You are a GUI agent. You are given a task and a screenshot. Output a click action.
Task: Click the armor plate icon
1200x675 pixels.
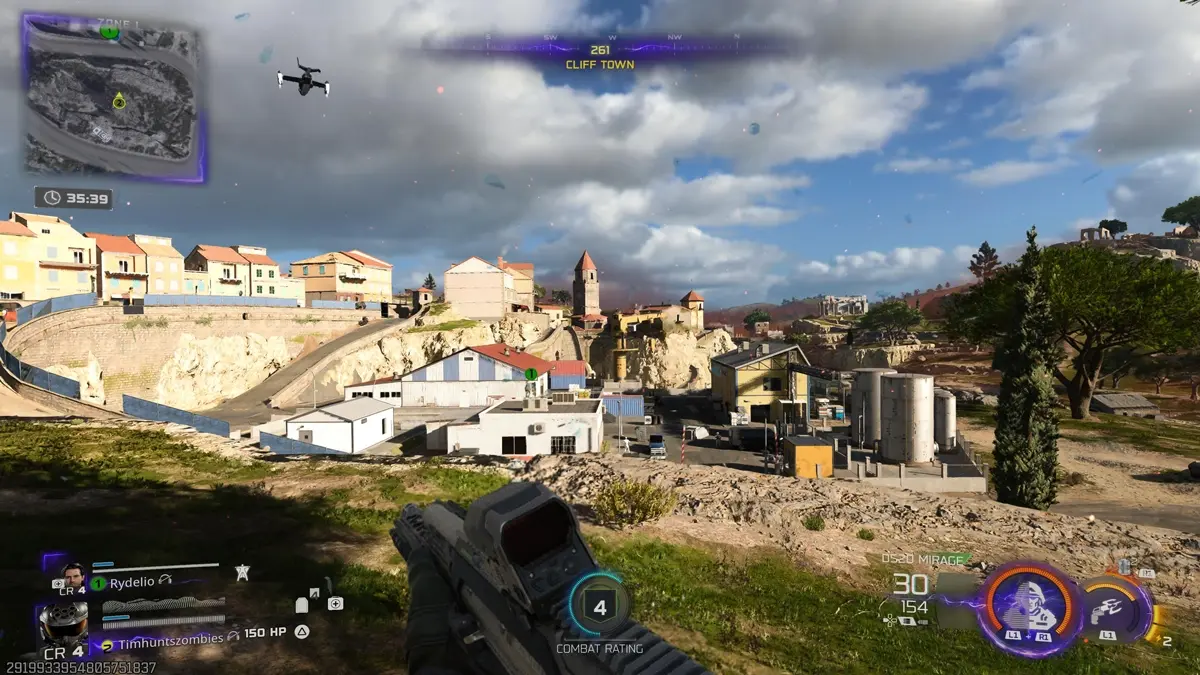[x=302, y=604]
